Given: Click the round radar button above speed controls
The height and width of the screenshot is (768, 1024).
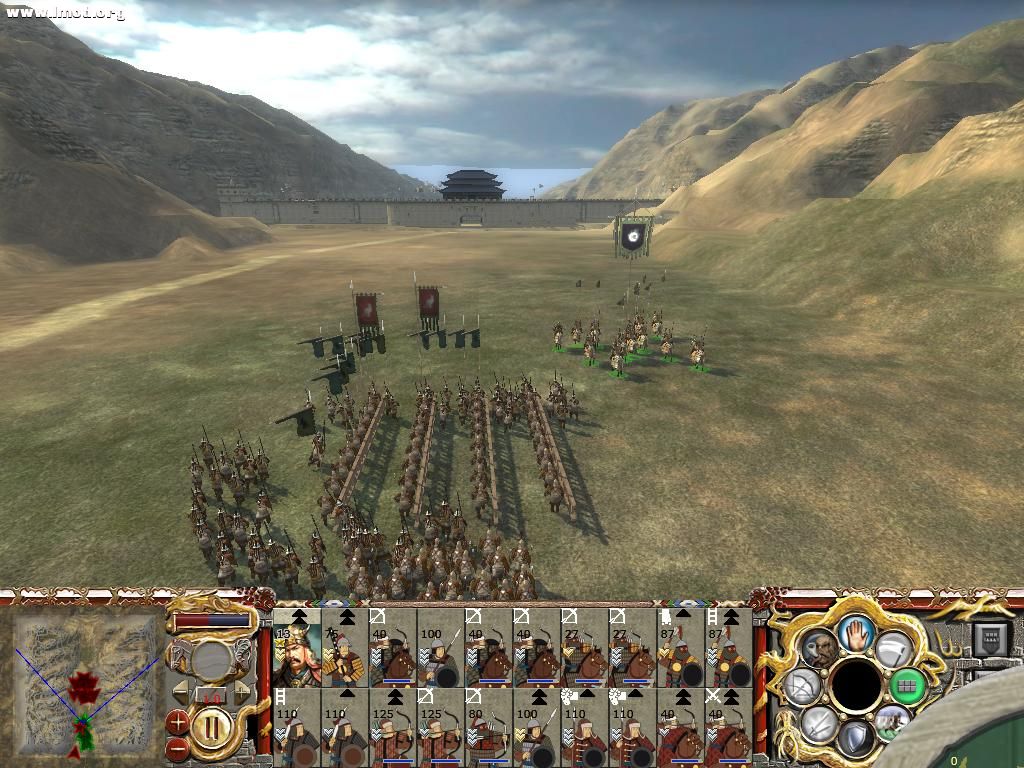Looking at the screenshot, I should [211, 661].
